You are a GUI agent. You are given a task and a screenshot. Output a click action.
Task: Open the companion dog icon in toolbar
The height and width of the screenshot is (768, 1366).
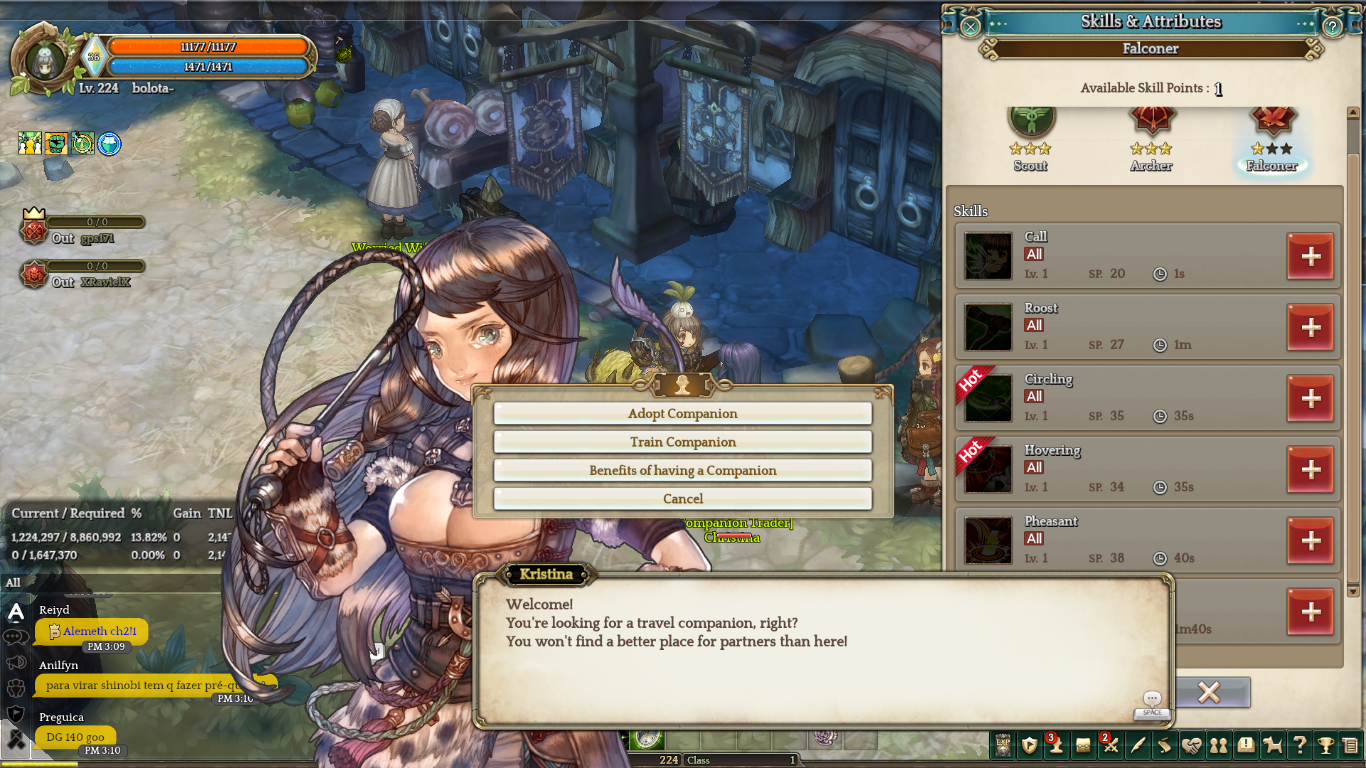coord(1273,745)
